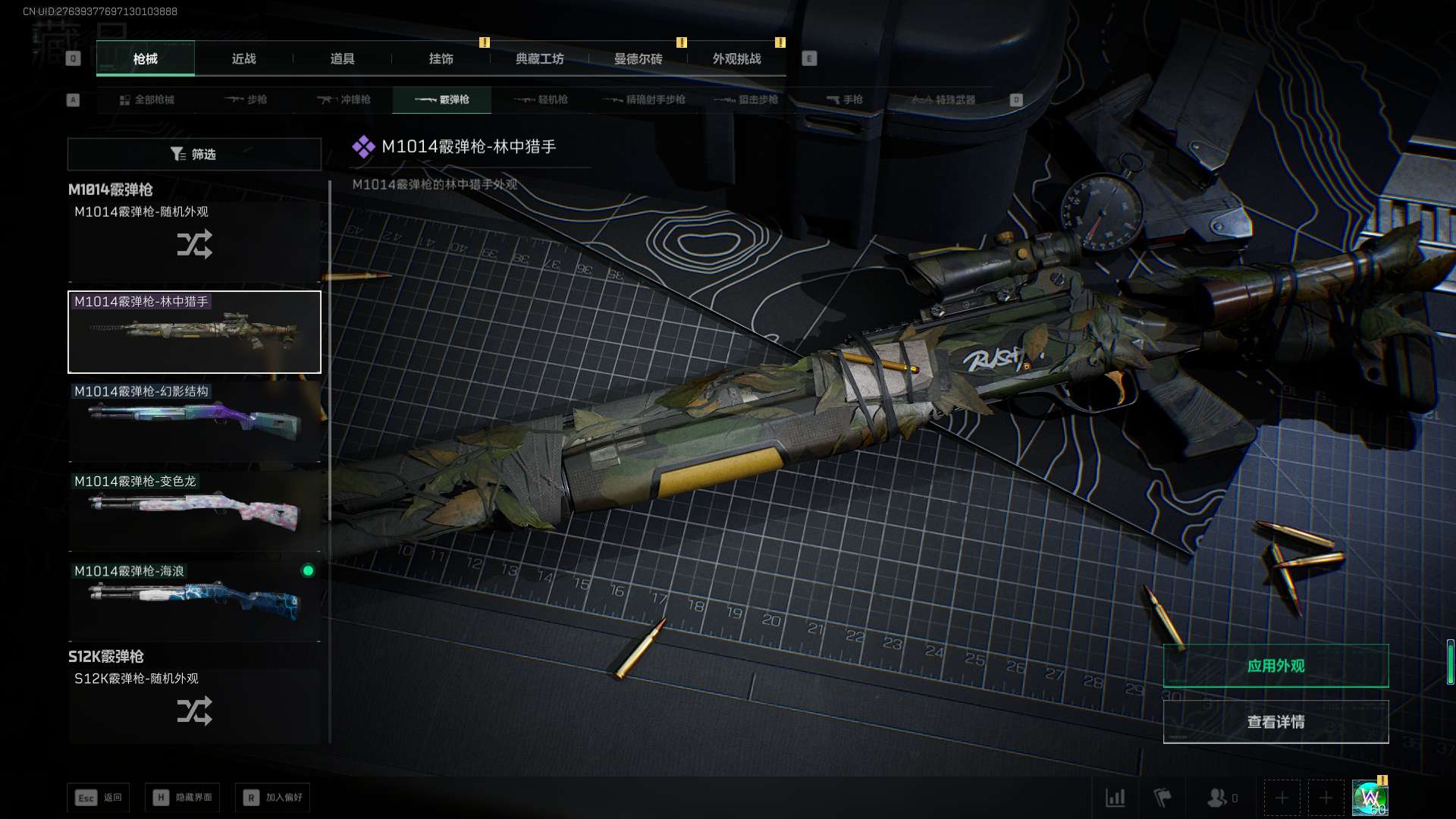1456x819 pixels.
Task: Switch to the 挂饰 charms tab
Action: [441, 58]
